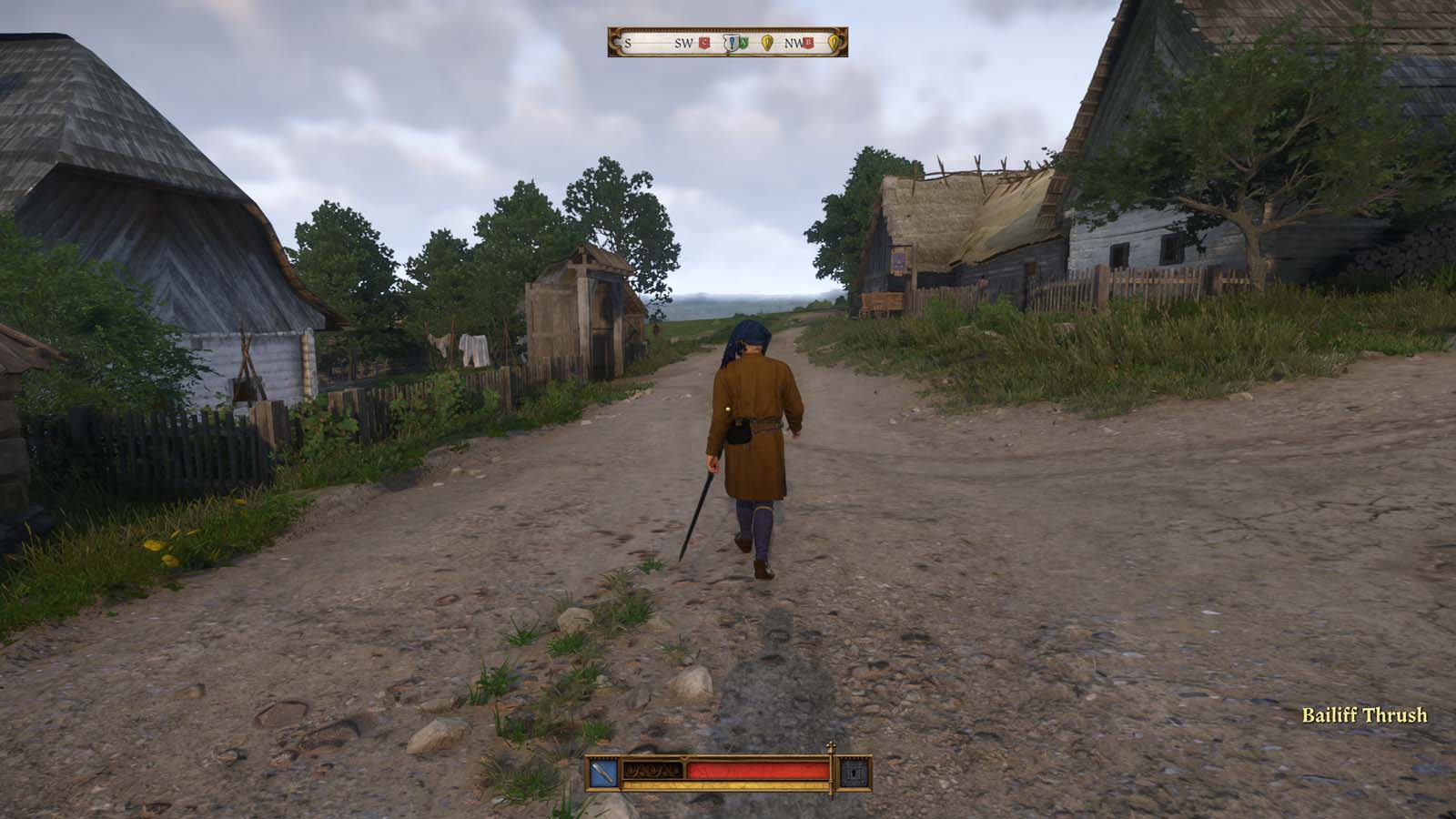Select the red shield marked C on compass
Viewport: 1456px width, 819px height.
(704, 43)
